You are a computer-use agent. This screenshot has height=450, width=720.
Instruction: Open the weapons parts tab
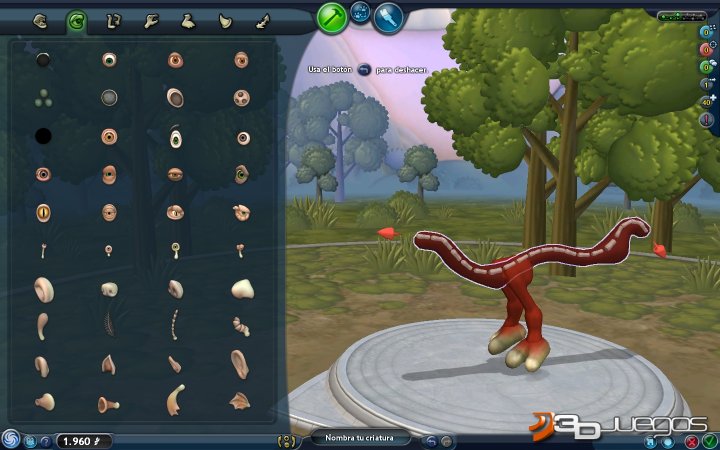tap(261, 20)
